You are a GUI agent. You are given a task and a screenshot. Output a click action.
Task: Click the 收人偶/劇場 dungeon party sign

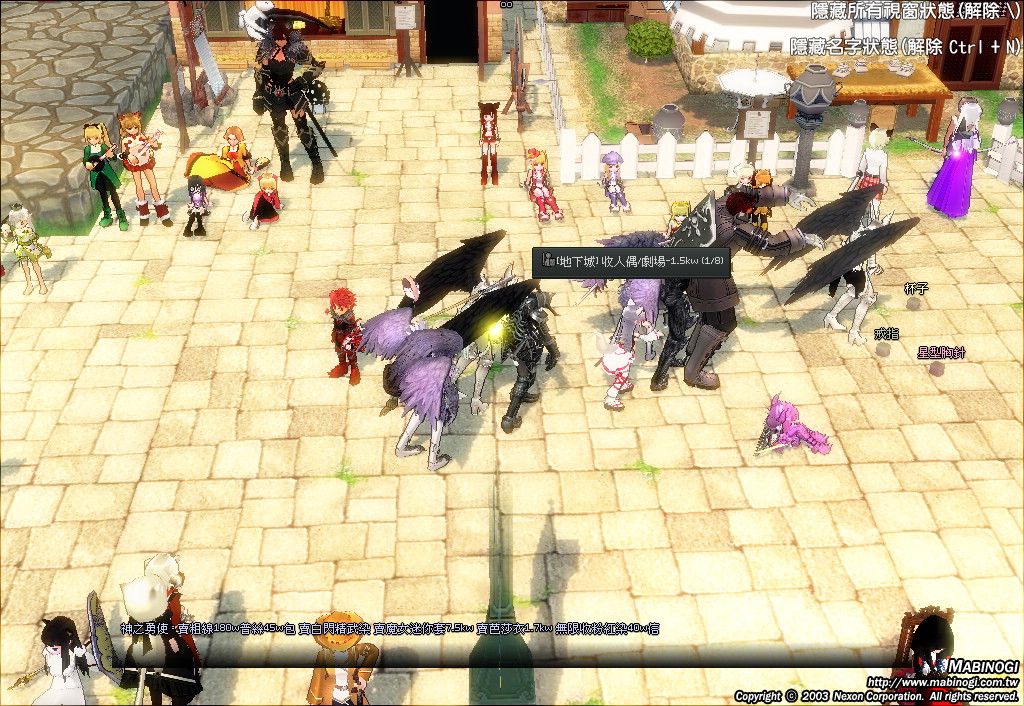(631, 262)
